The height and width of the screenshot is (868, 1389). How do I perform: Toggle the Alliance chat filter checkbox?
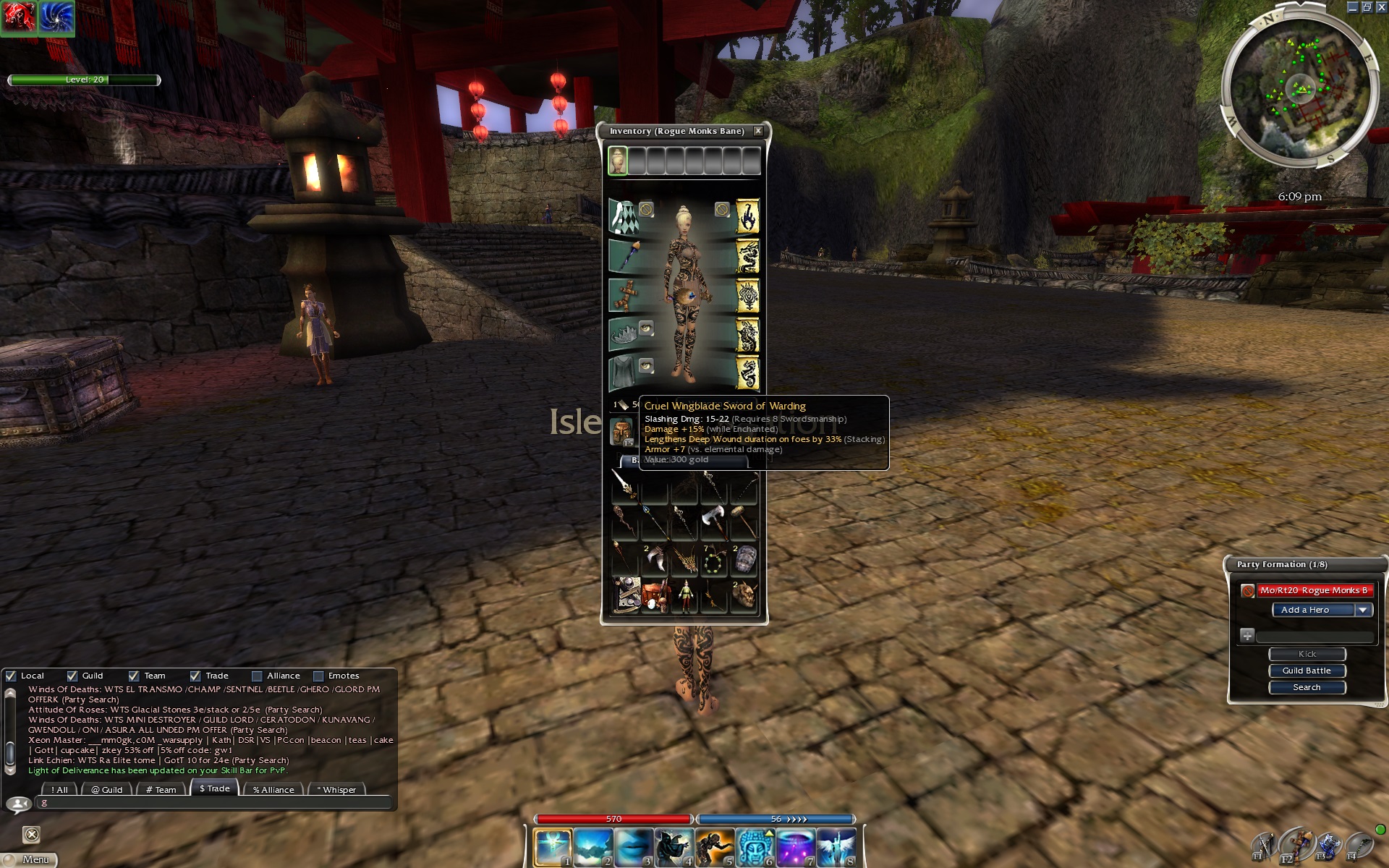tap(257, 676)
